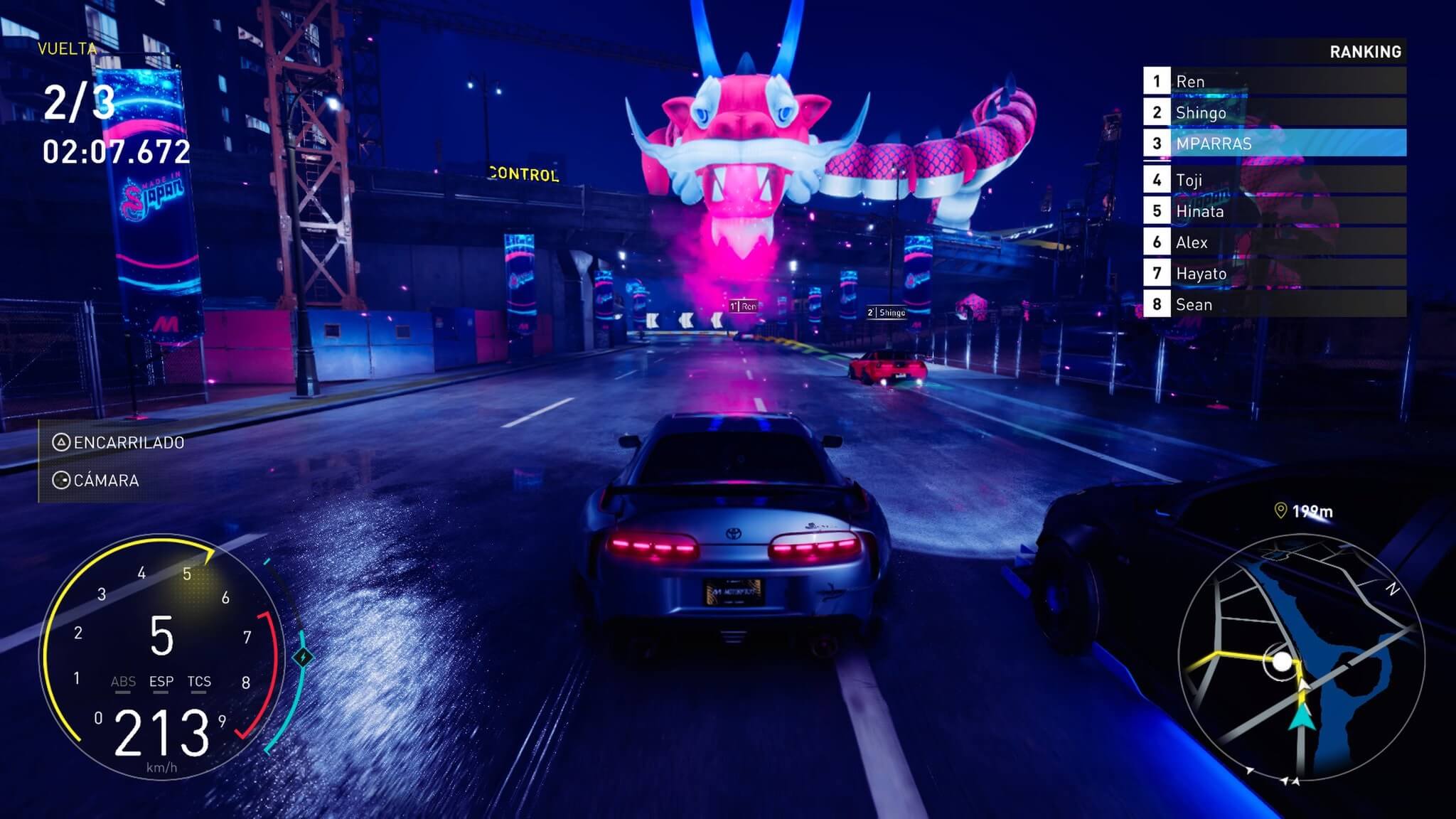Select Alex in the ranking list
The height and width of the screenshot is (819, 1456).
point(1274,242)
